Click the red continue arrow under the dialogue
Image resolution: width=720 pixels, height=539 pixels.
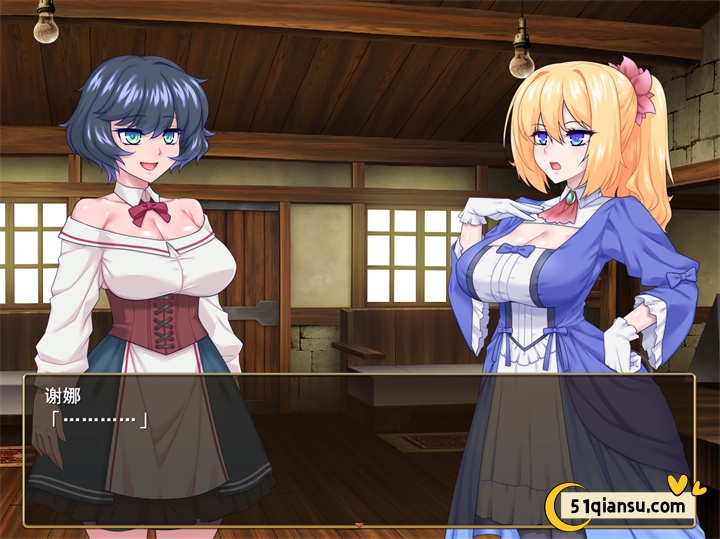(359, 525)
